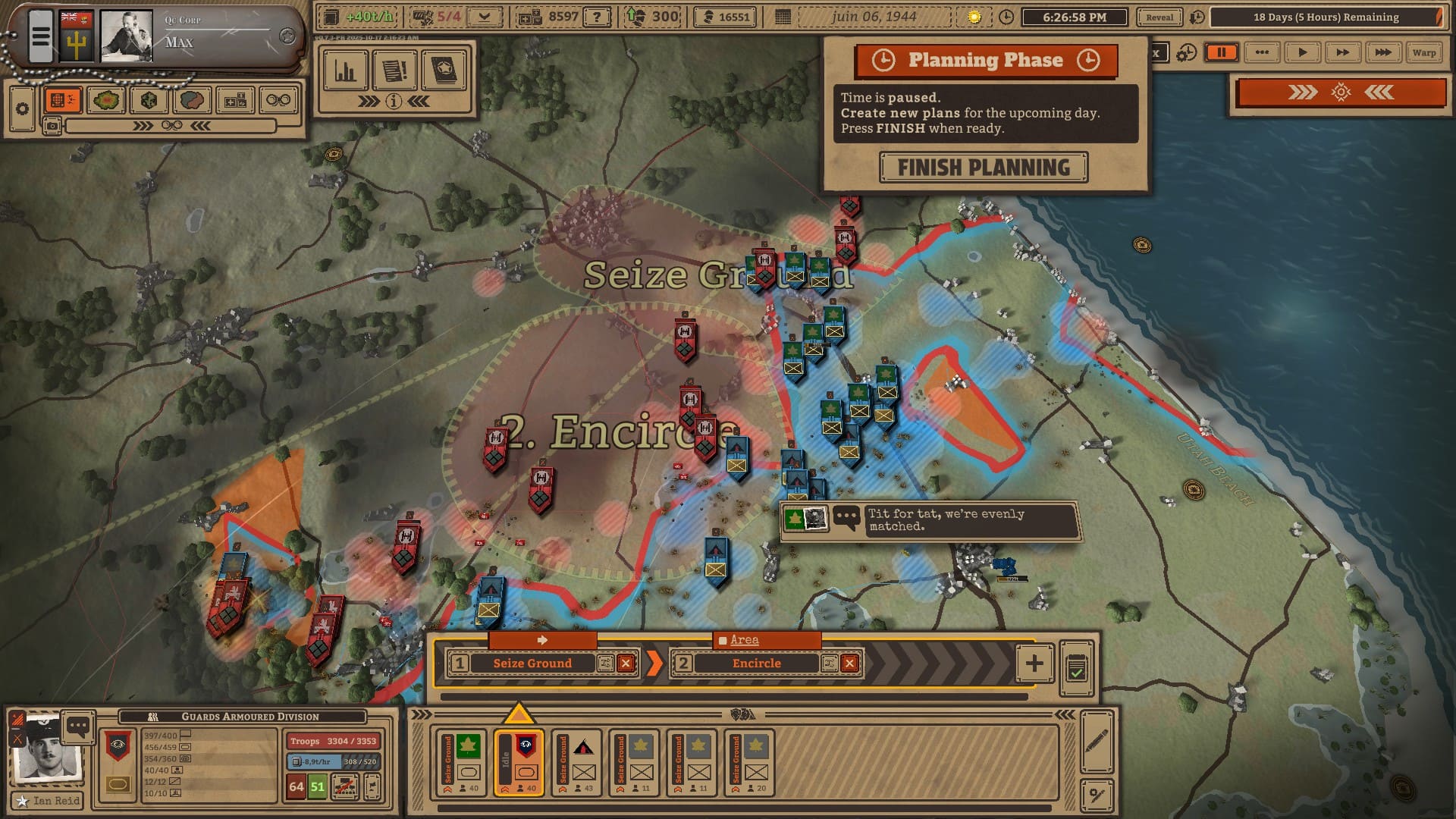Select the idle Guards Armoured unit card

[519, 763]
